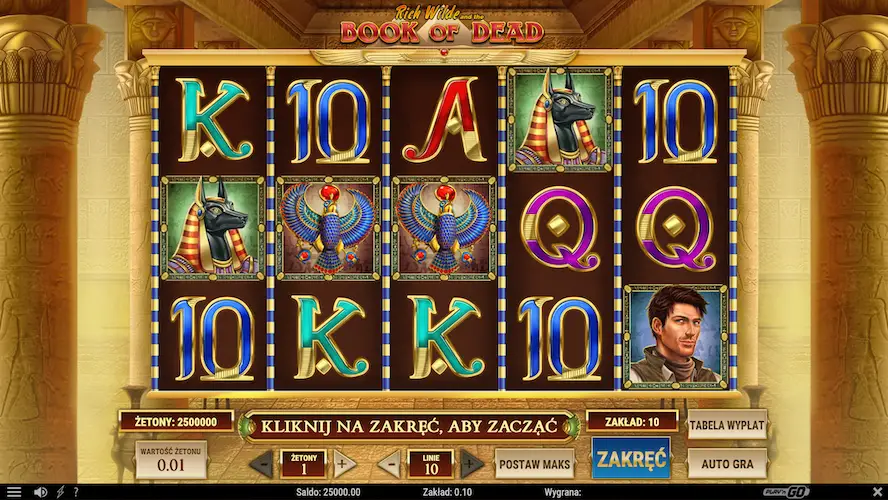Decrease the Żetony coin count
Viewport: 888px width, 500px height.
pos(260,464)
